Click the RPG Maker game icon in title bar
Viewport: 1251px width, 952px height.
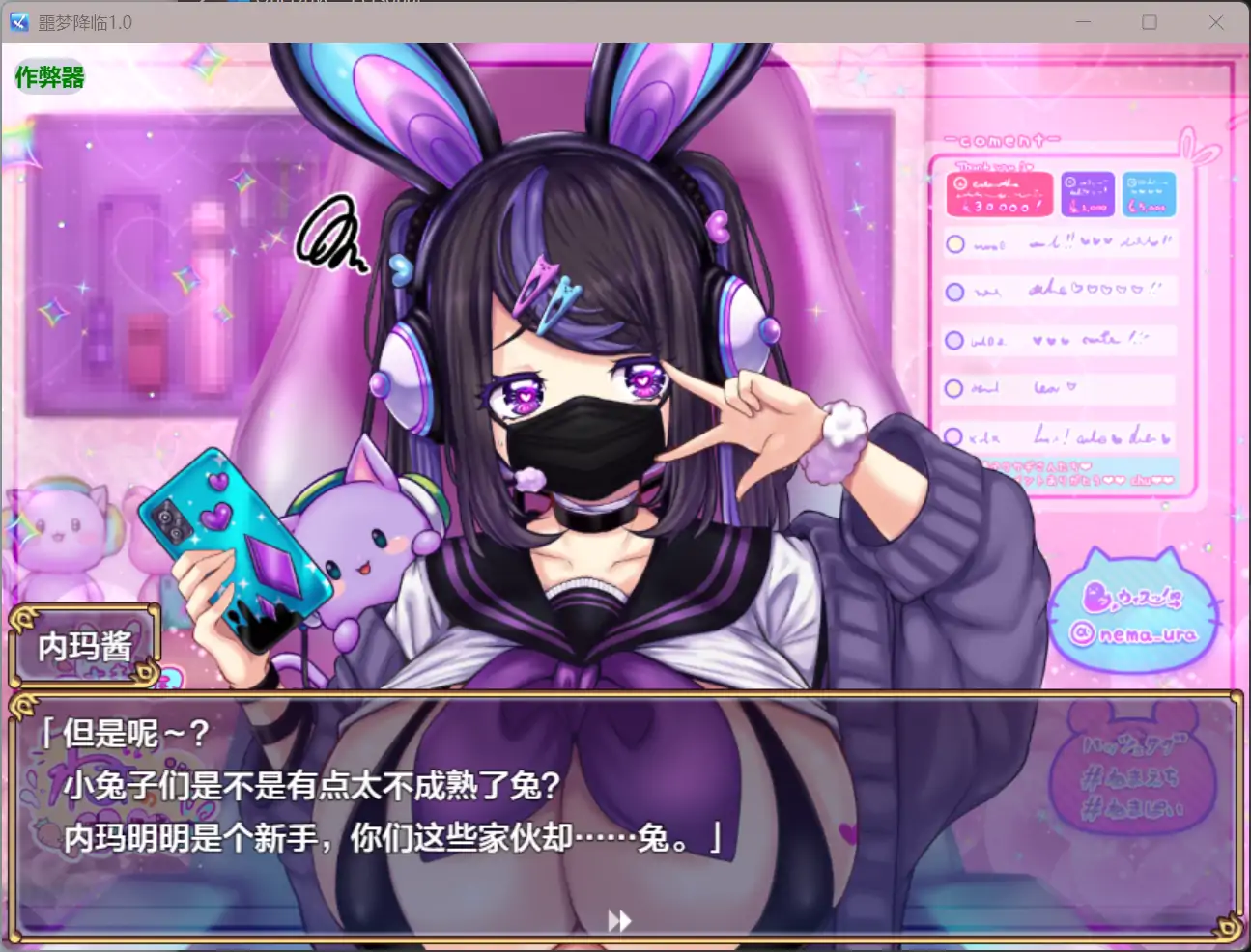click(17, 21)
